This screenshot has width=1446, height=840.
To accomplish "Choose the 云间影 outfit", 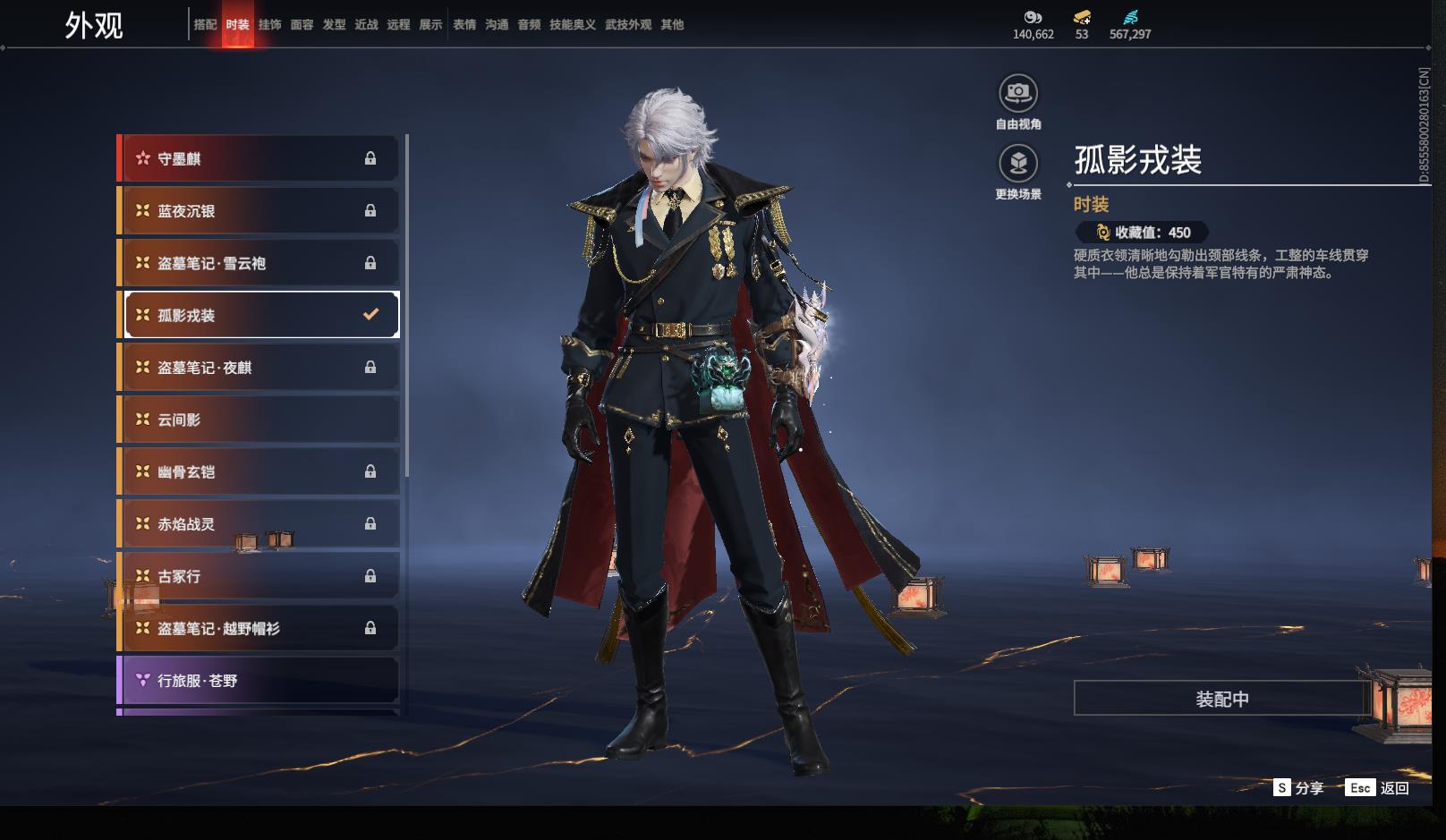I will click(x=259, y=420).
